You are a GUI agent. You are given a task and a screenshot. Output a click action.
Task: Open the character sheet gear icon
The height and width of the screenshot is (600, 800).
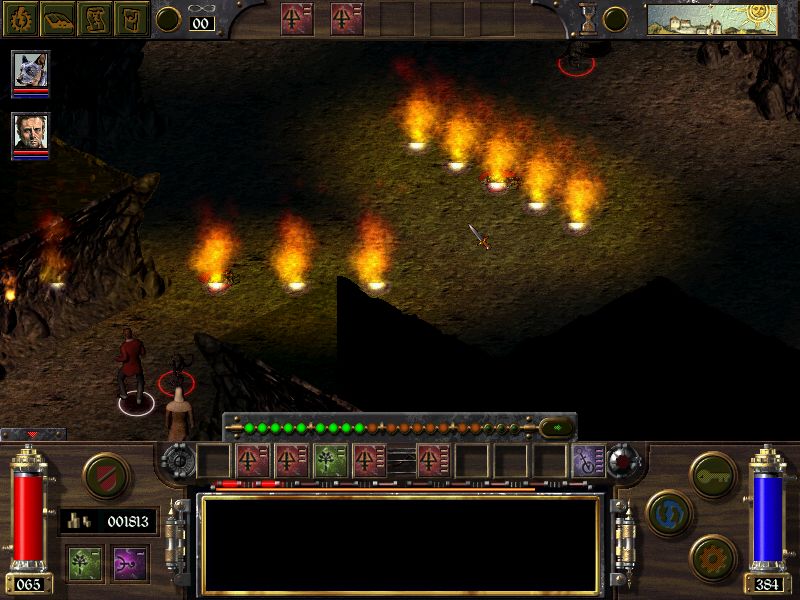tap(22, 18)
